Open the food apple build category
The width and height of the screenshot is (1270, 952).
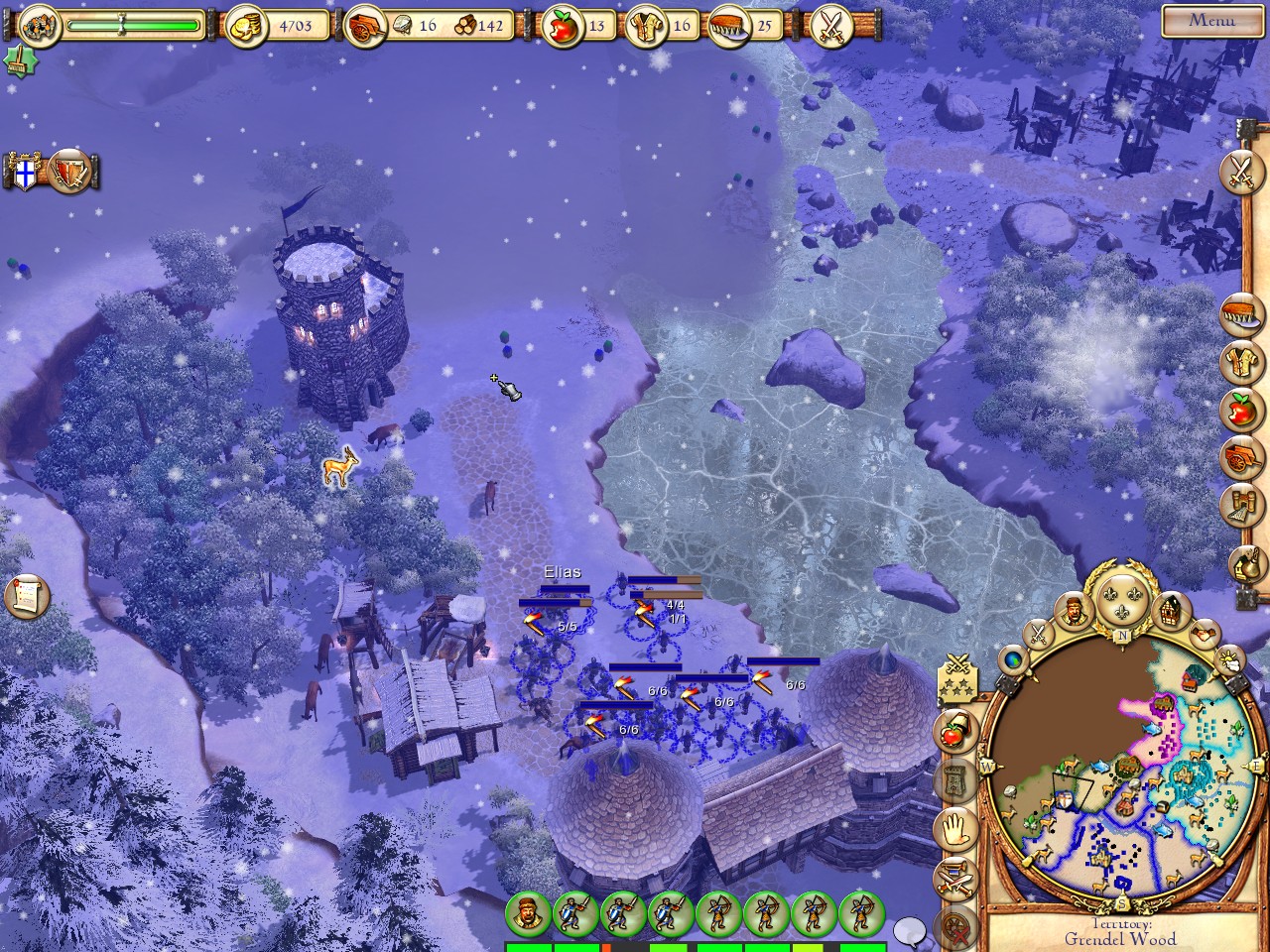[1240, 409]
